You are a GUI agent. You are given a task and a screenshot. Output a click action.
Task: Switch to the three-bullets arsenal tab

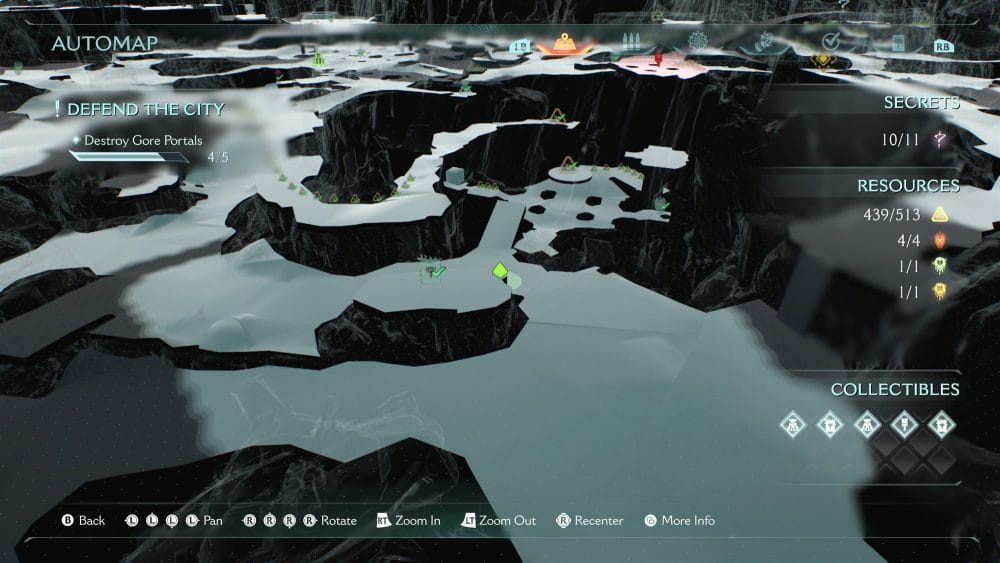point(630,43)
